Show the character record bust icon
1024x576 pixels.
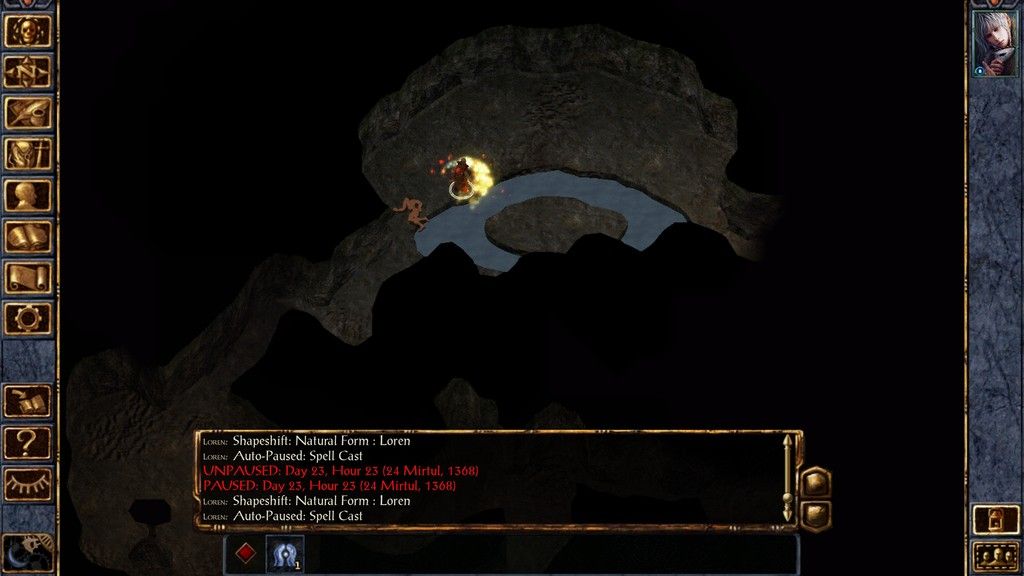tap(28, 195)
